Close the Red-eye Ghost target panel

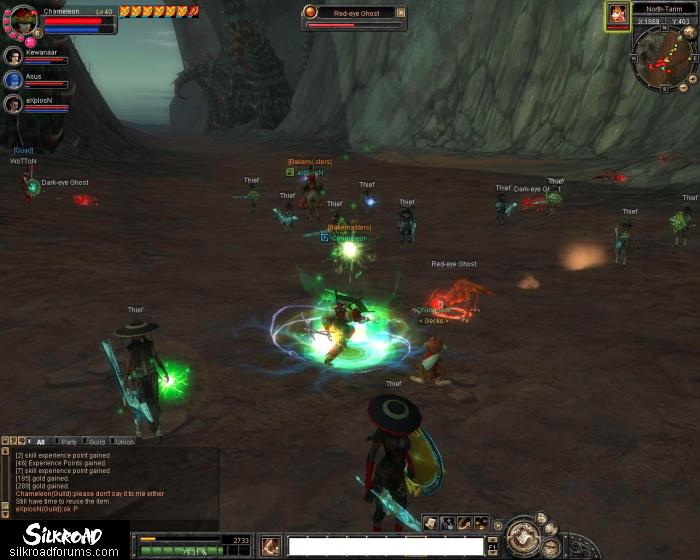(x=401, y=13)
